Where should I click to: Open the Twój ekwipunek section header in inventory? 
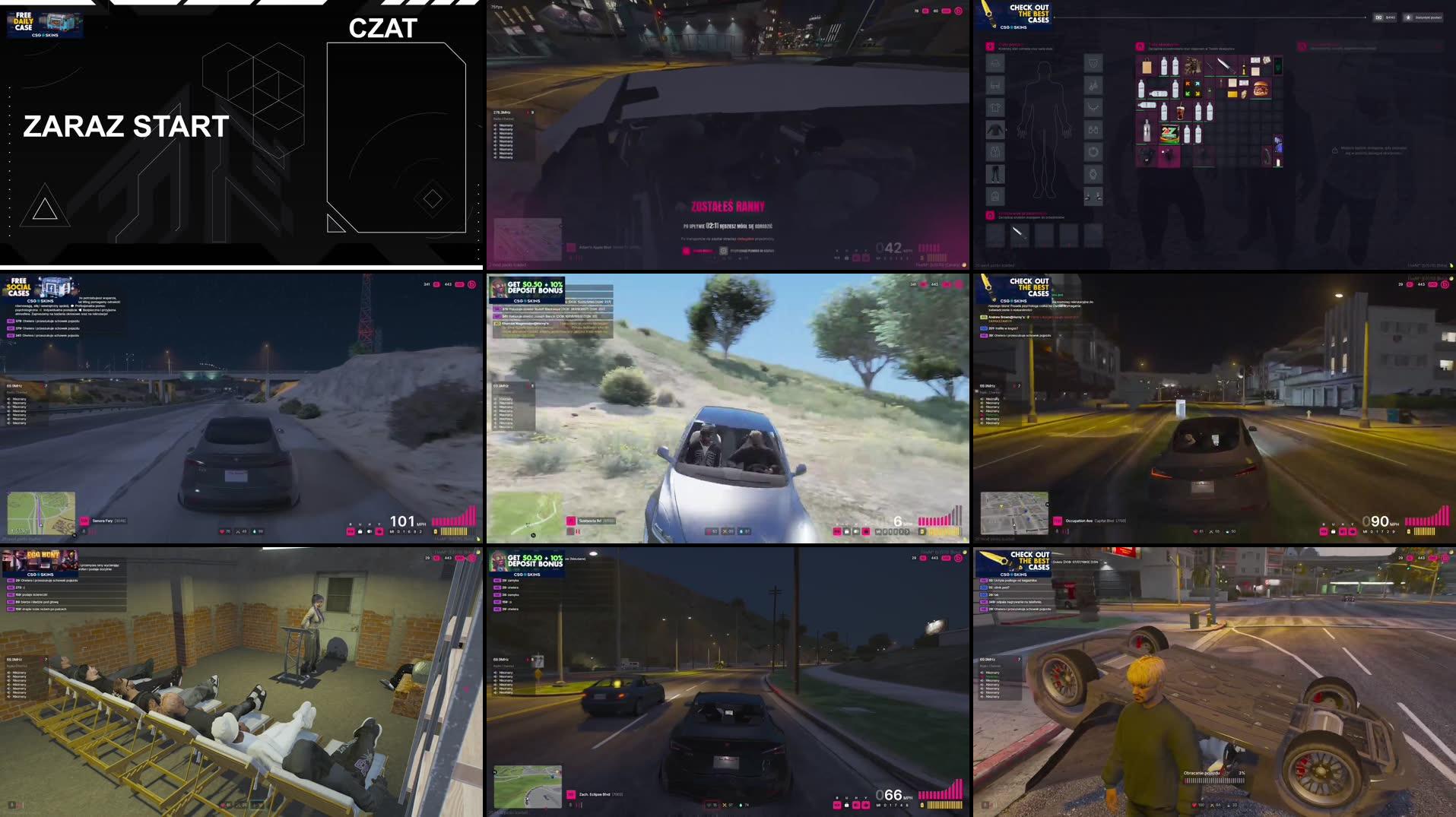pos(1165,45)
